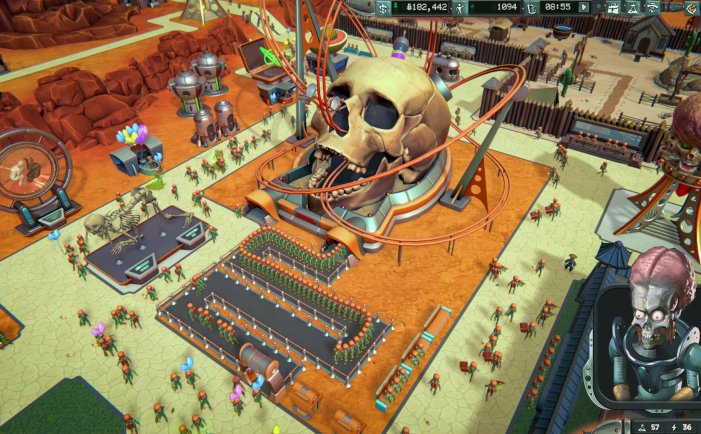The image size is (701, 434).
Task: Select the red-orange icon at toolbar end
Action: click(691, 7)
